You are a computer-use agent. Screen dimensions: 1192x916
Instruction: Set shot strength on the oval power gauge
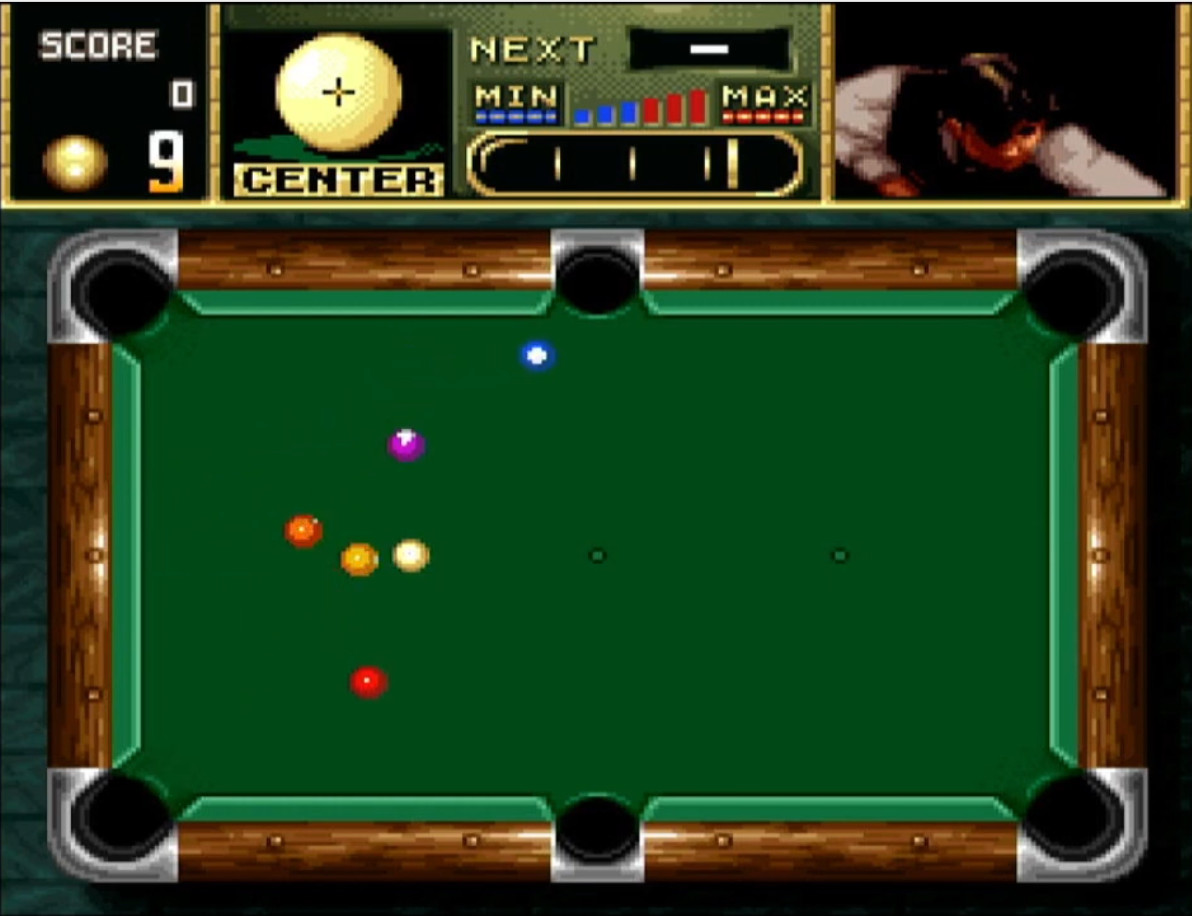[634, 163]
